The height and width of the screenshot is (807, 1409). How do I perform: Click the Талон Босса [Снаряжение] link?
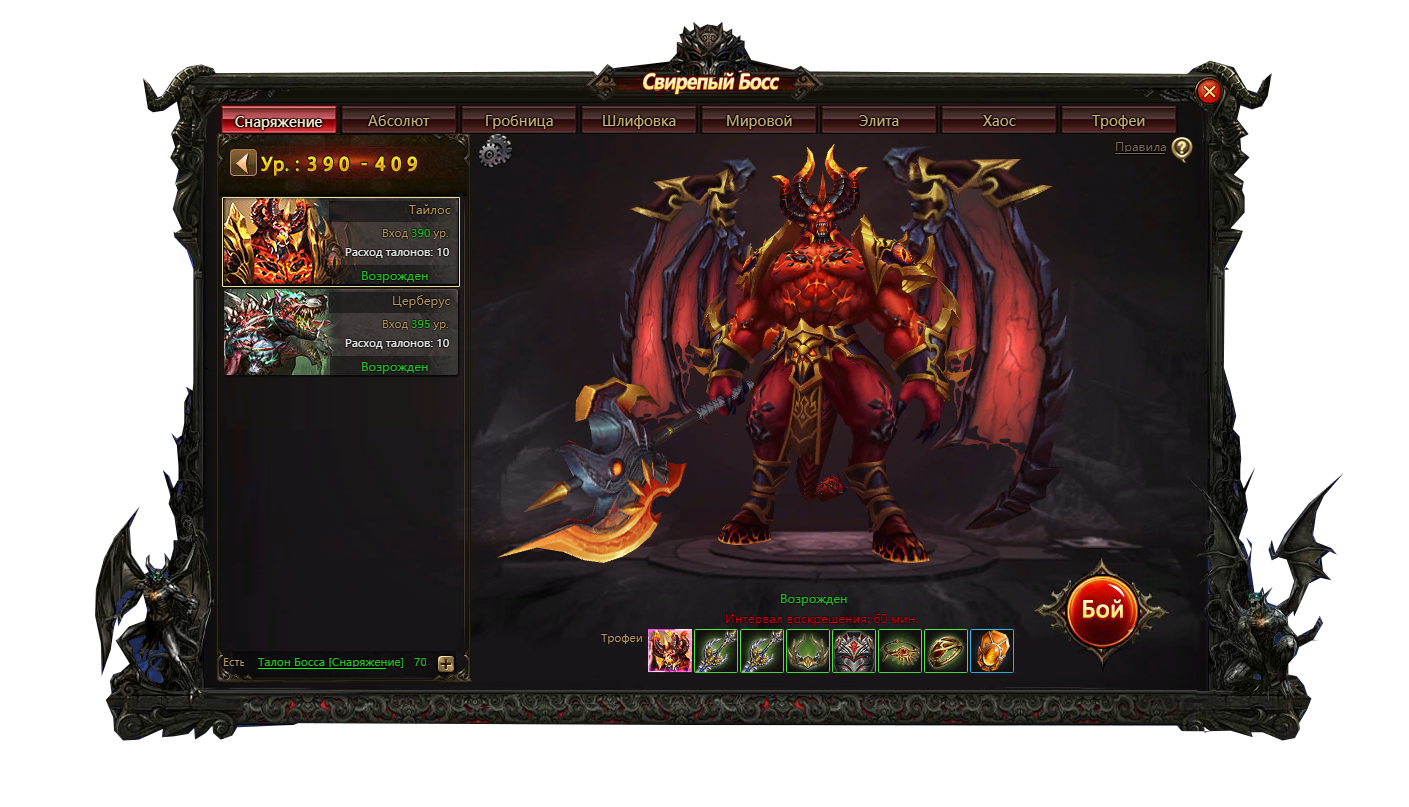pos(330,662)
